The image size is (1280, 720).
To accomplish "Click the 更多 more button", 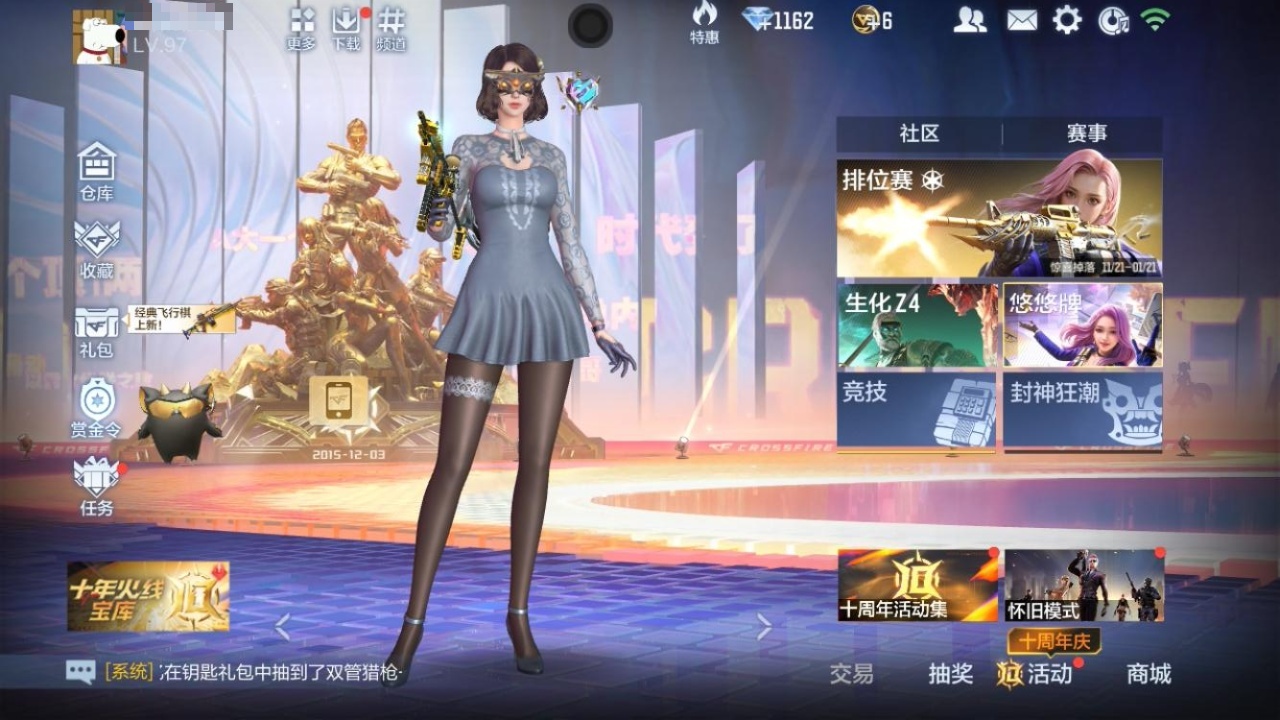I will click(x=301, y=28).
